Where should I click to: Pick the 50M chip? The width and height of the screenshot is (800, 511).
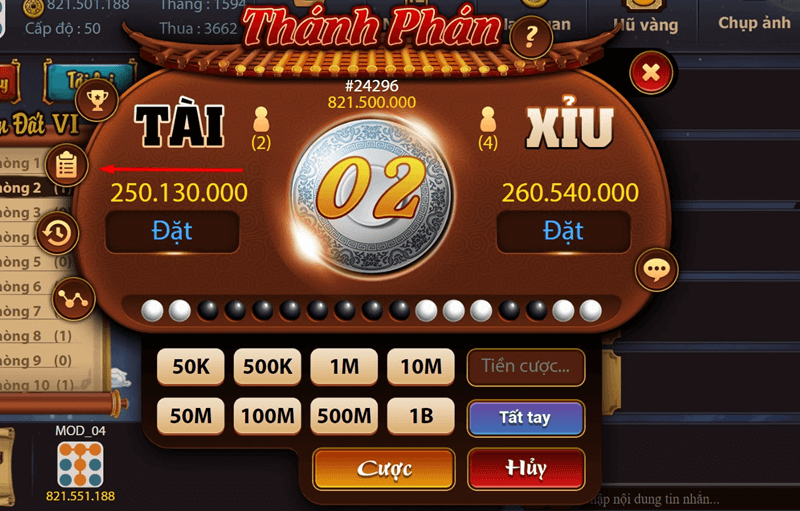click(191, 415)
